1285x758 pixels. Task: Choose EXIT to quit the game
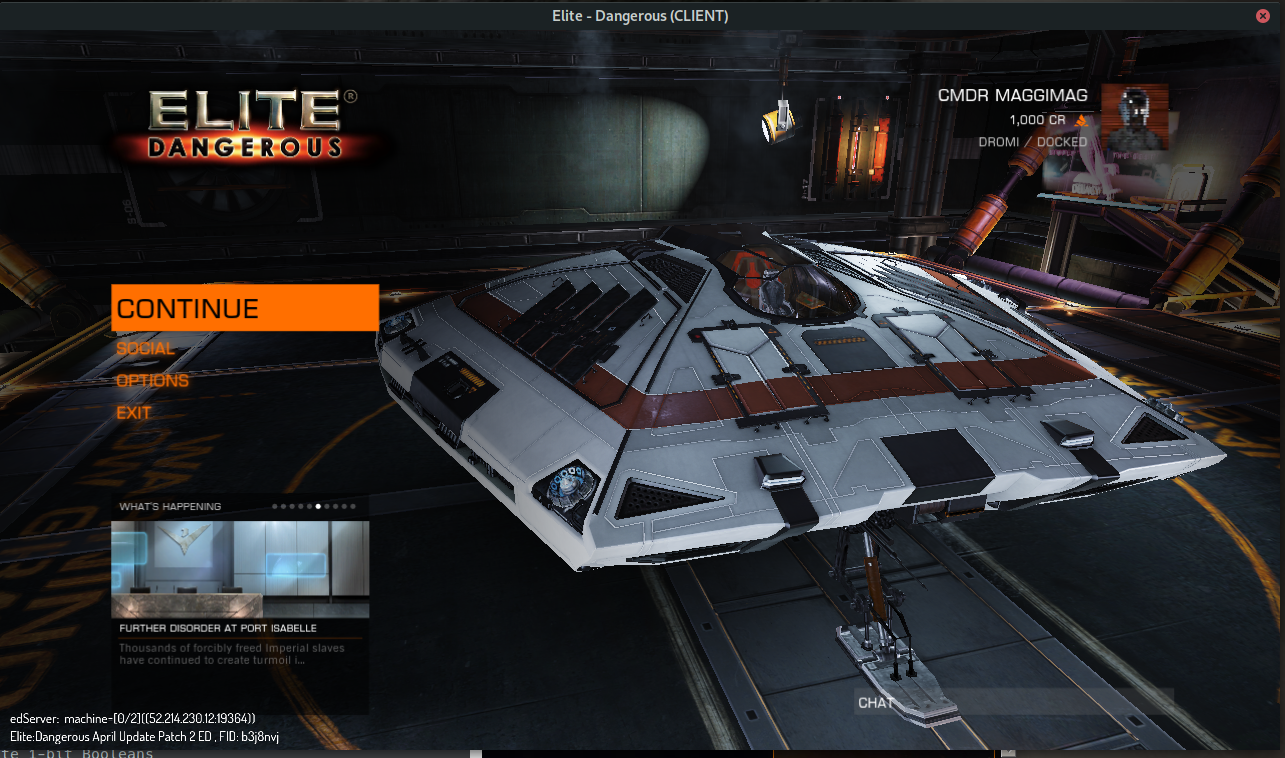click(x=134, y=413)
